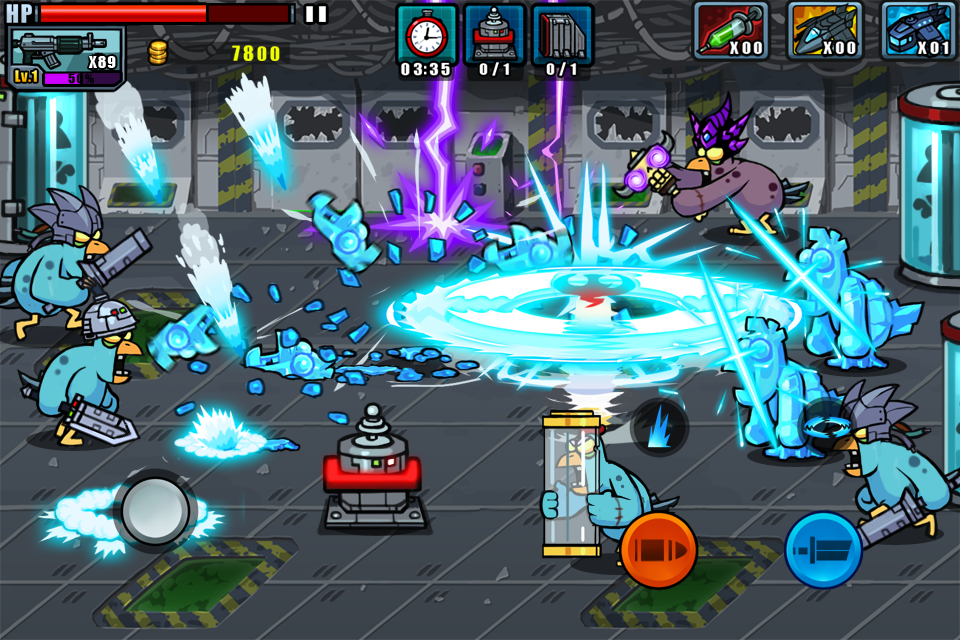The height and width of the screenshot is (640, 960).
Task: Trigger the ice spike skill button
Action: 659,427
